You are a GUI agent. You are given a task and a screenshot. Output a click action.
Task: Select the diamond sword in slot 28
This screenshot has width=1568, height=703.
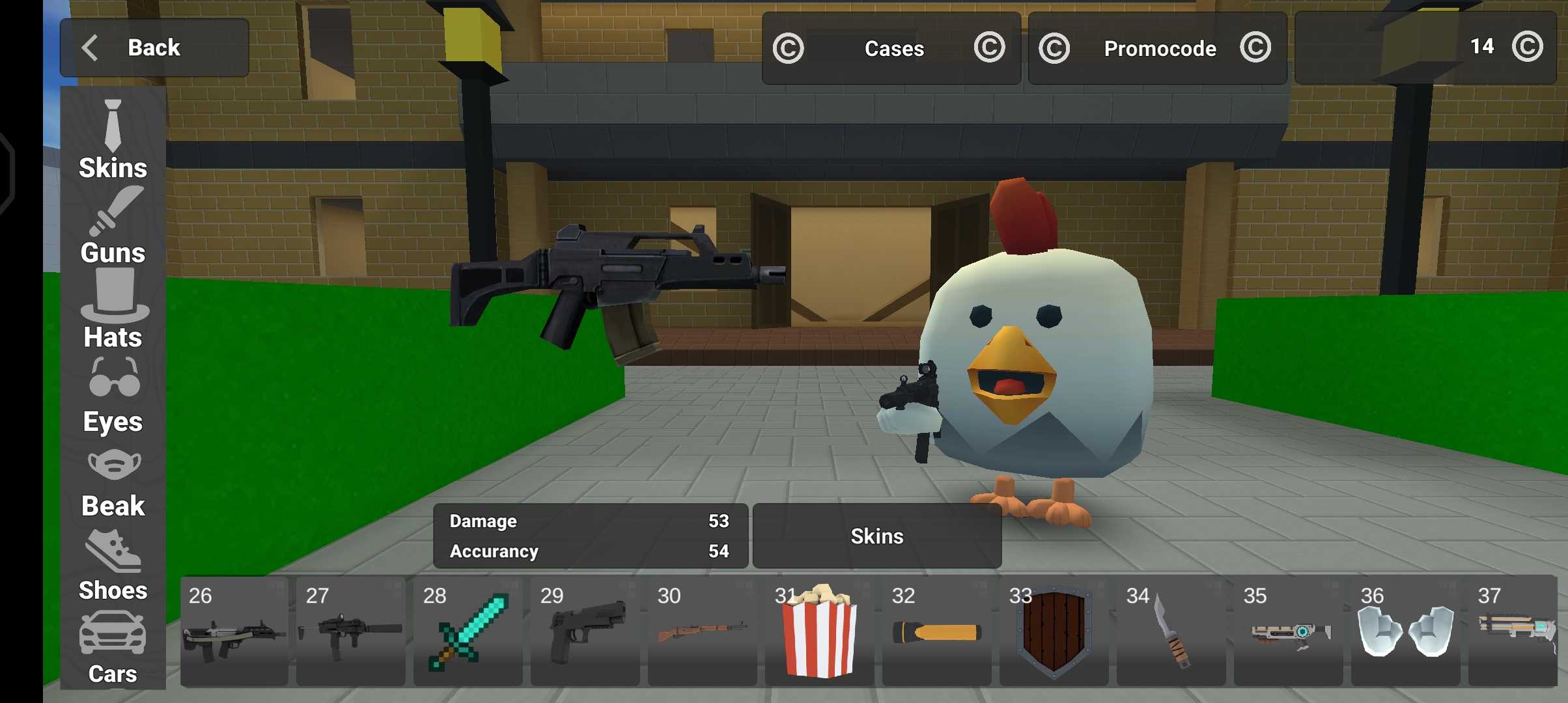[x=468, y=631]
